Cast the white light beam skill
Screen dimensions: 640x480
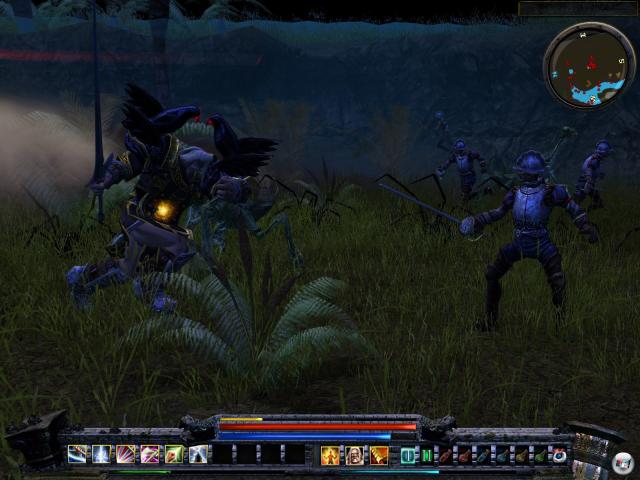[101, 454]
